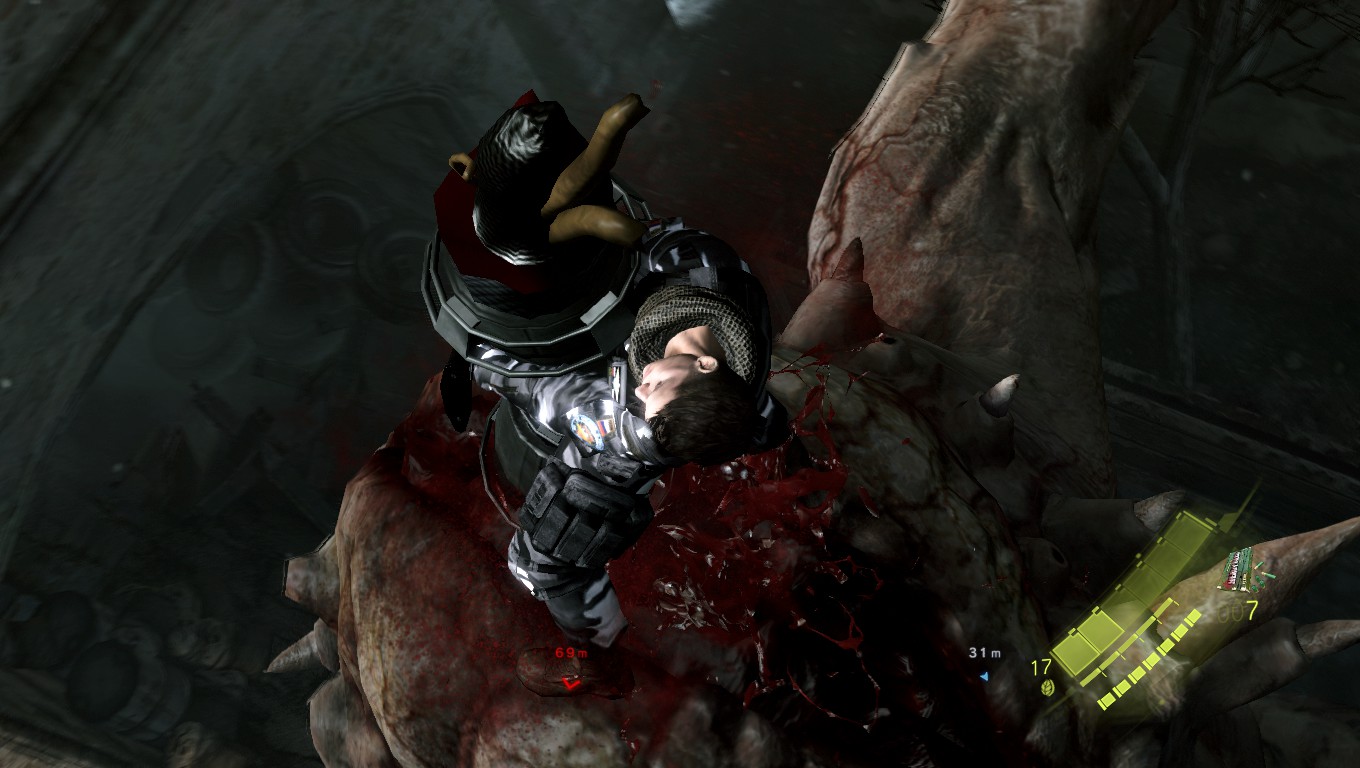Click the blue partner waypoint arrow
Viewport: 1360px width, 768px height.
(984, 677)
